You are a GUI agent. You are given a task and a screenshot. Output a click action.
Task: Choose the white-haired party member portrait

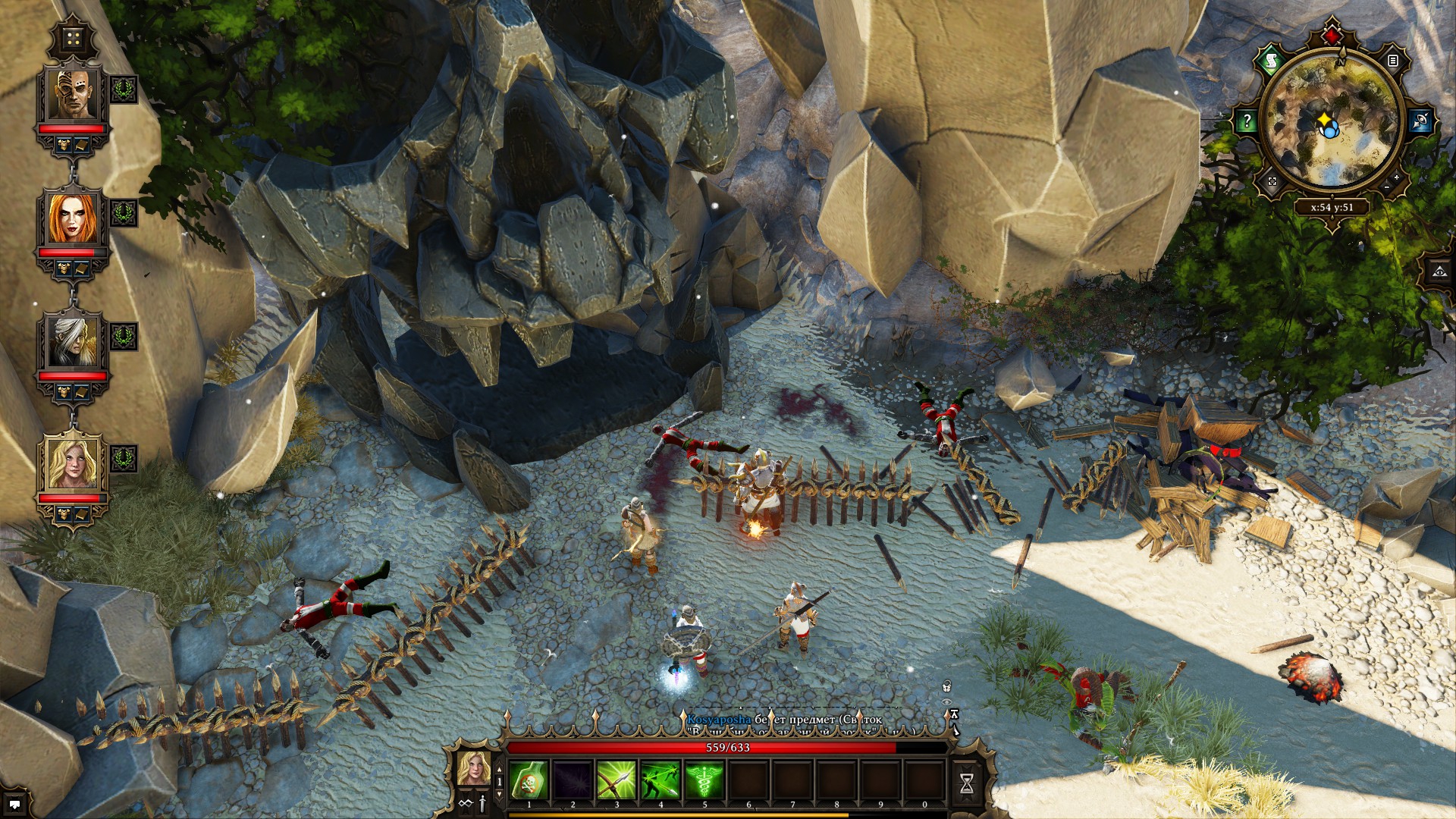pos(73,341)
